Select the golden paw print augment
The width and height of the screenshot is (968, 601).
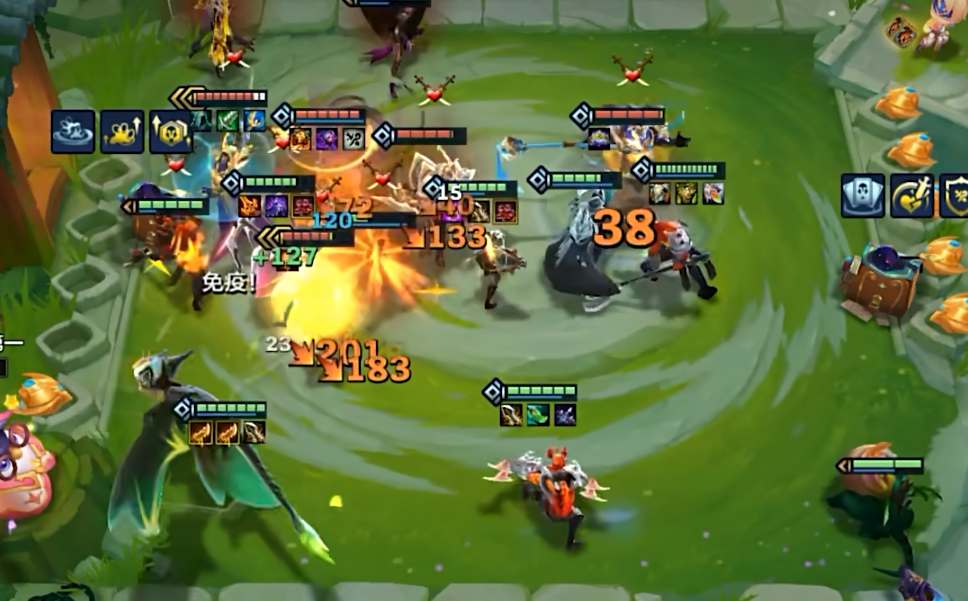122,132
